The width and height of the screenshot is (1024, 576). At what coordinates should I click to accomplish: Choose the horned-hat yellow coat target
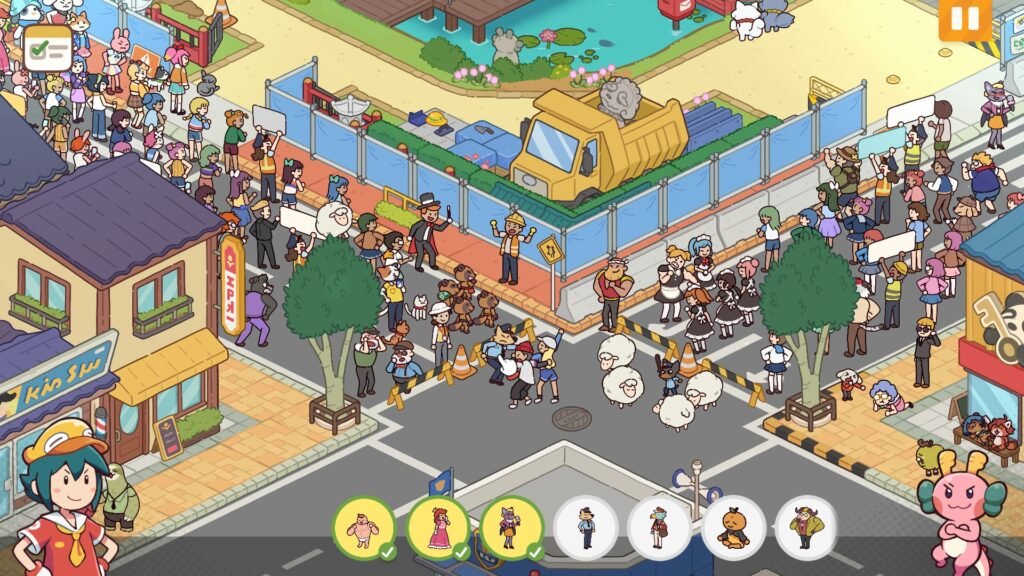pyautogui.click(x=806, y=527)
